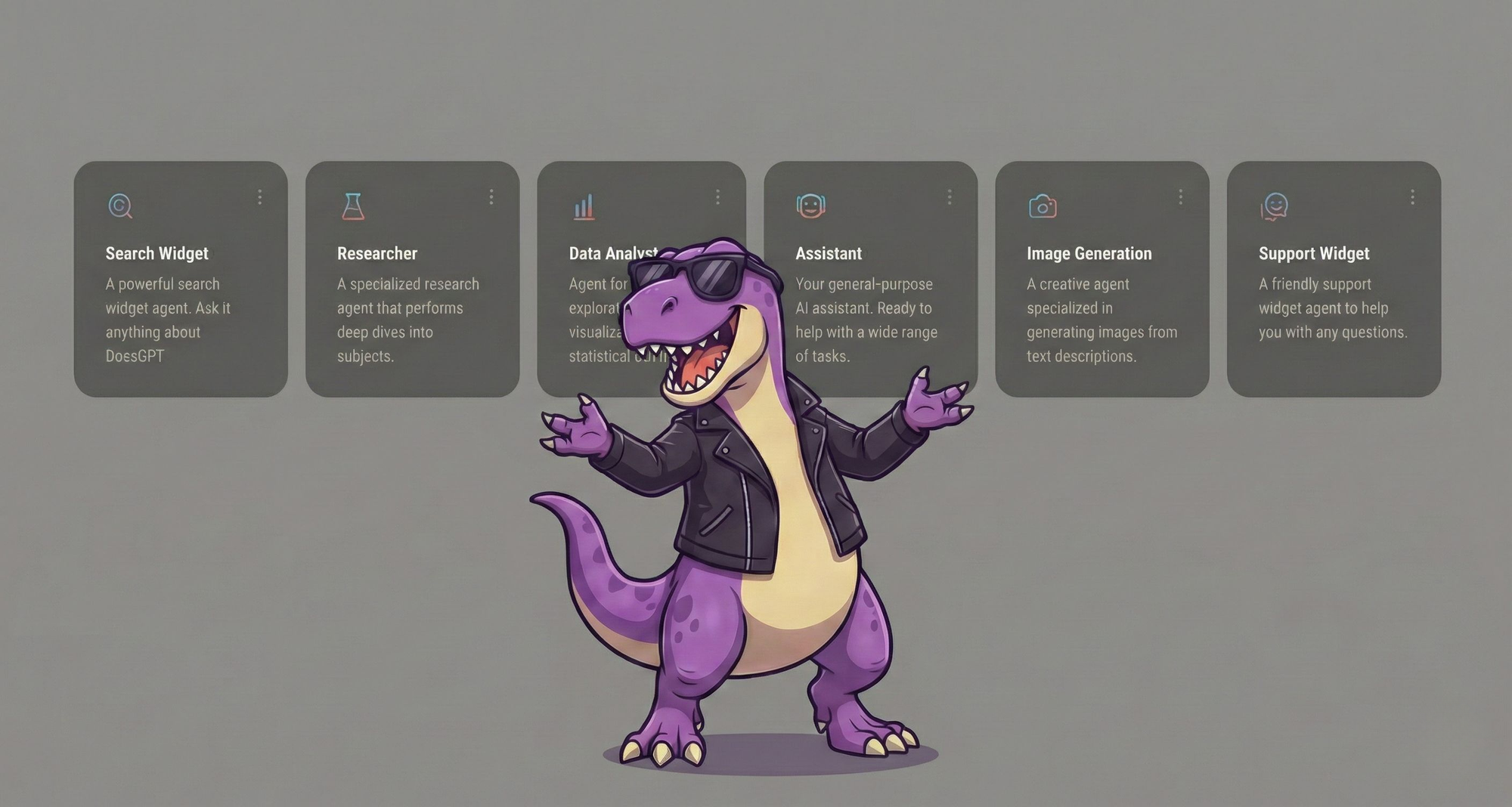Screen dimensions: 1512x807
Task: Click the Image Generation card
Action: [1100, 302]
